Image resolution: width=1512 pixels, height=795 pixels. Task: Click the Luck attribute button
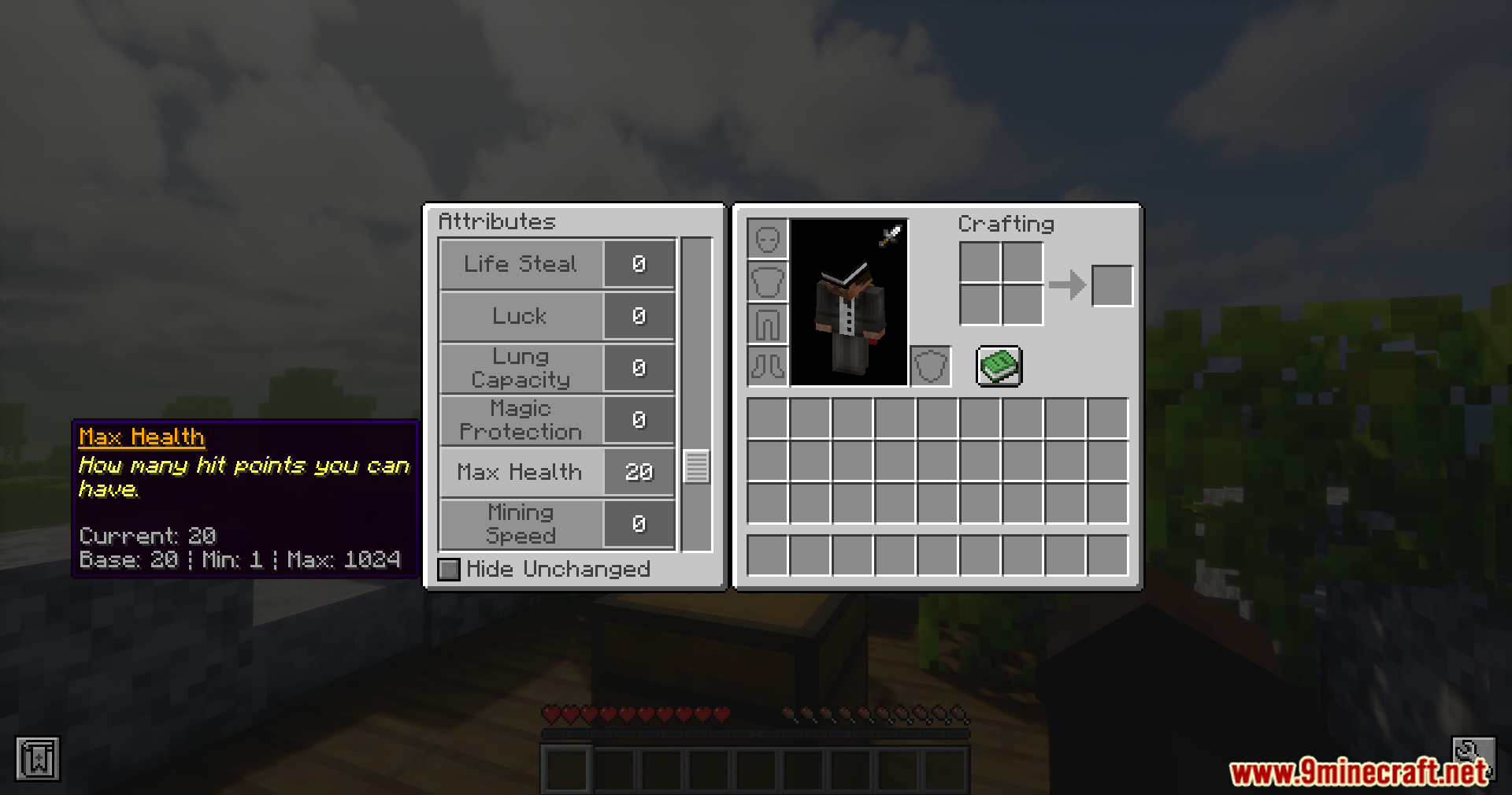520,316
